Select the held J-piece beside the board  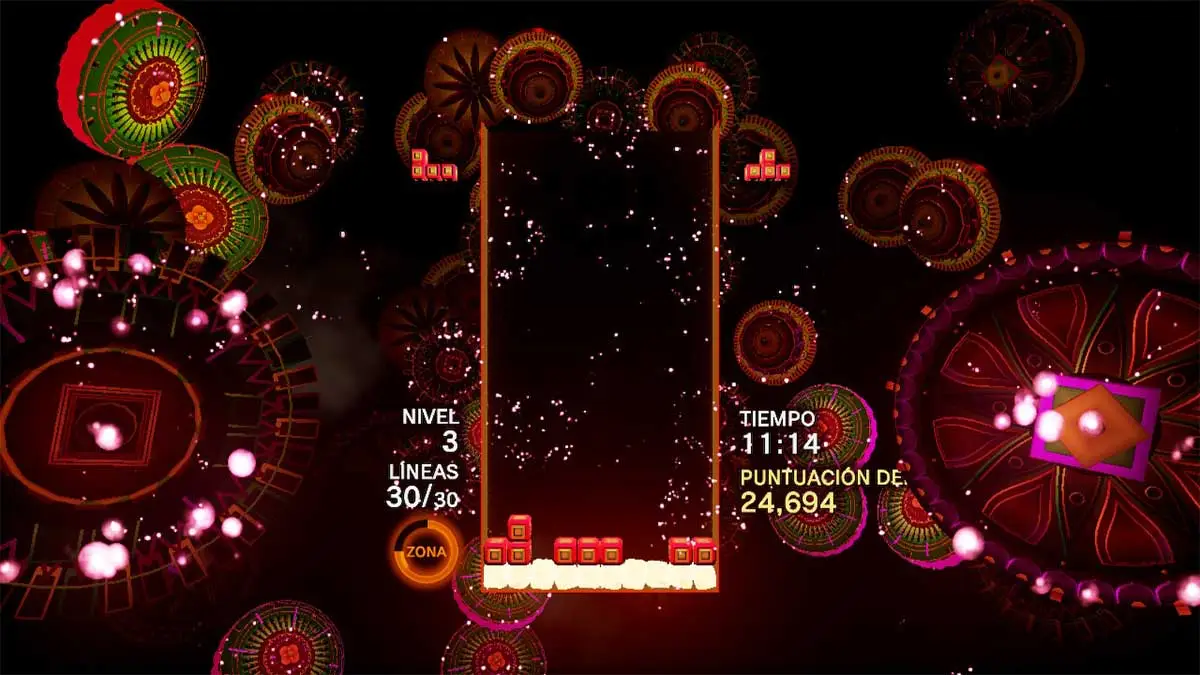tap(434, 166)
